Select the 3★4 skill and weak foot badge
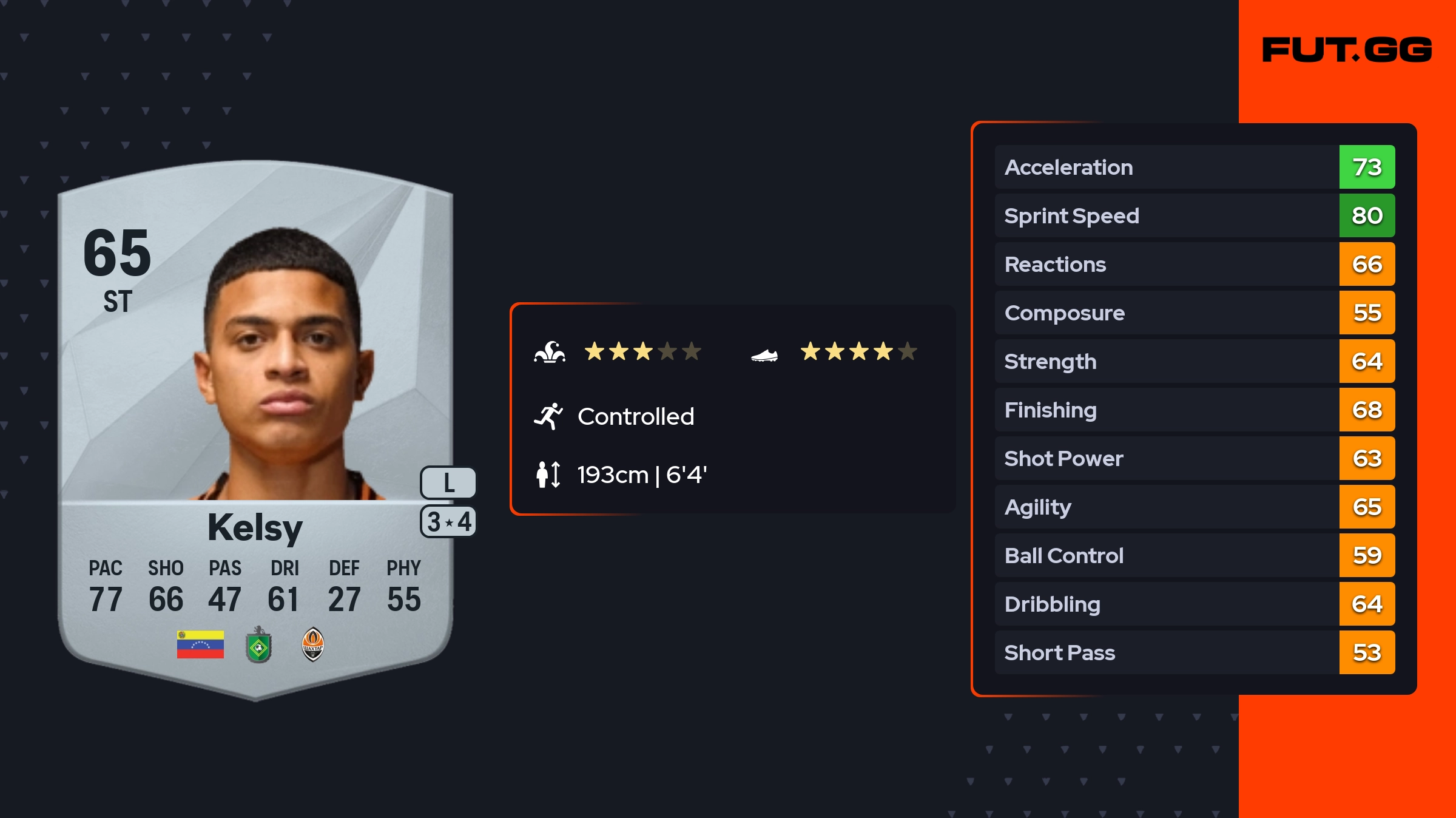Screen dimensions: 1456x818 [448, 522]
